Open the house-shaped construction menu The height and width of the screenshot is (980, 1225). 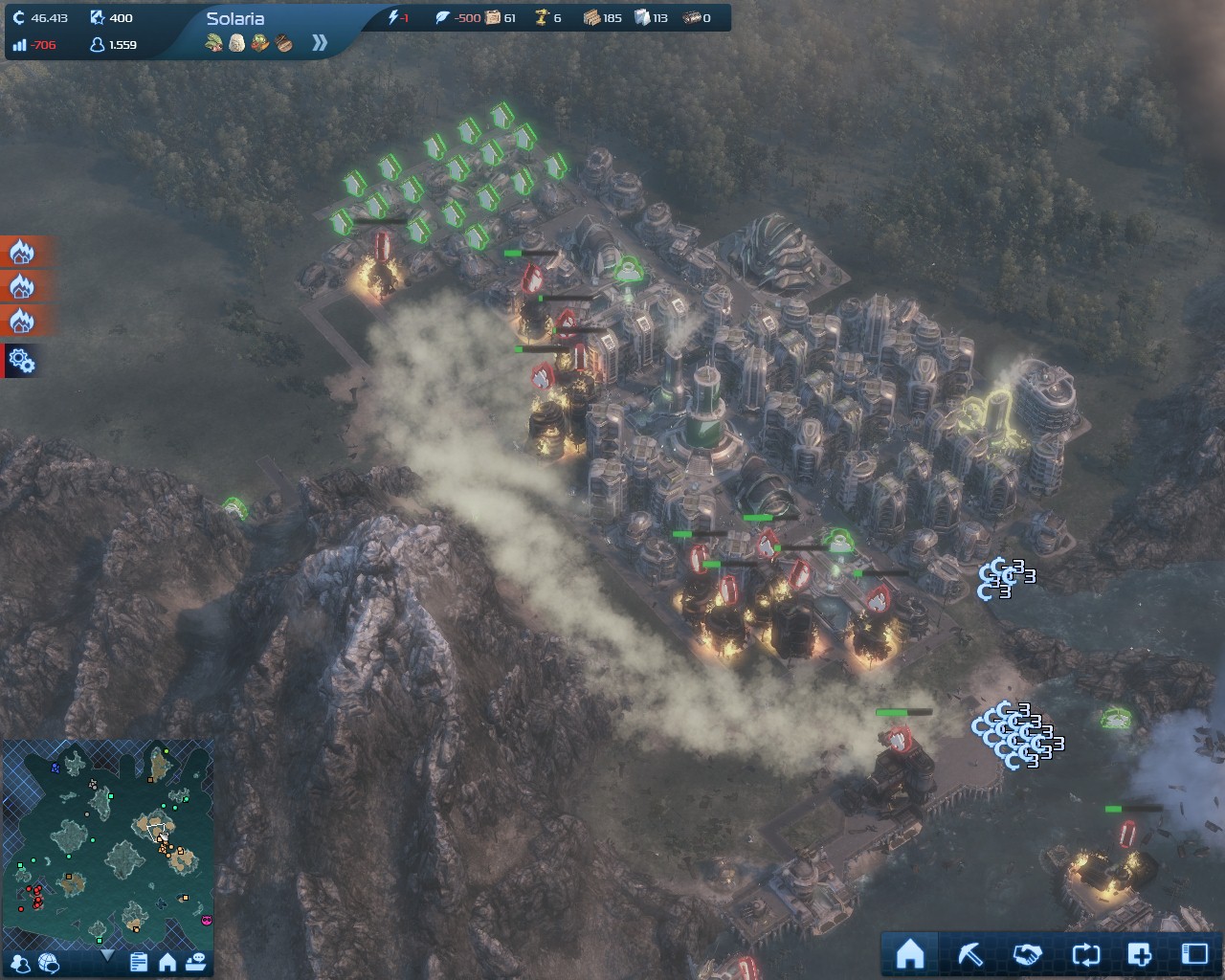click(909, 953)
